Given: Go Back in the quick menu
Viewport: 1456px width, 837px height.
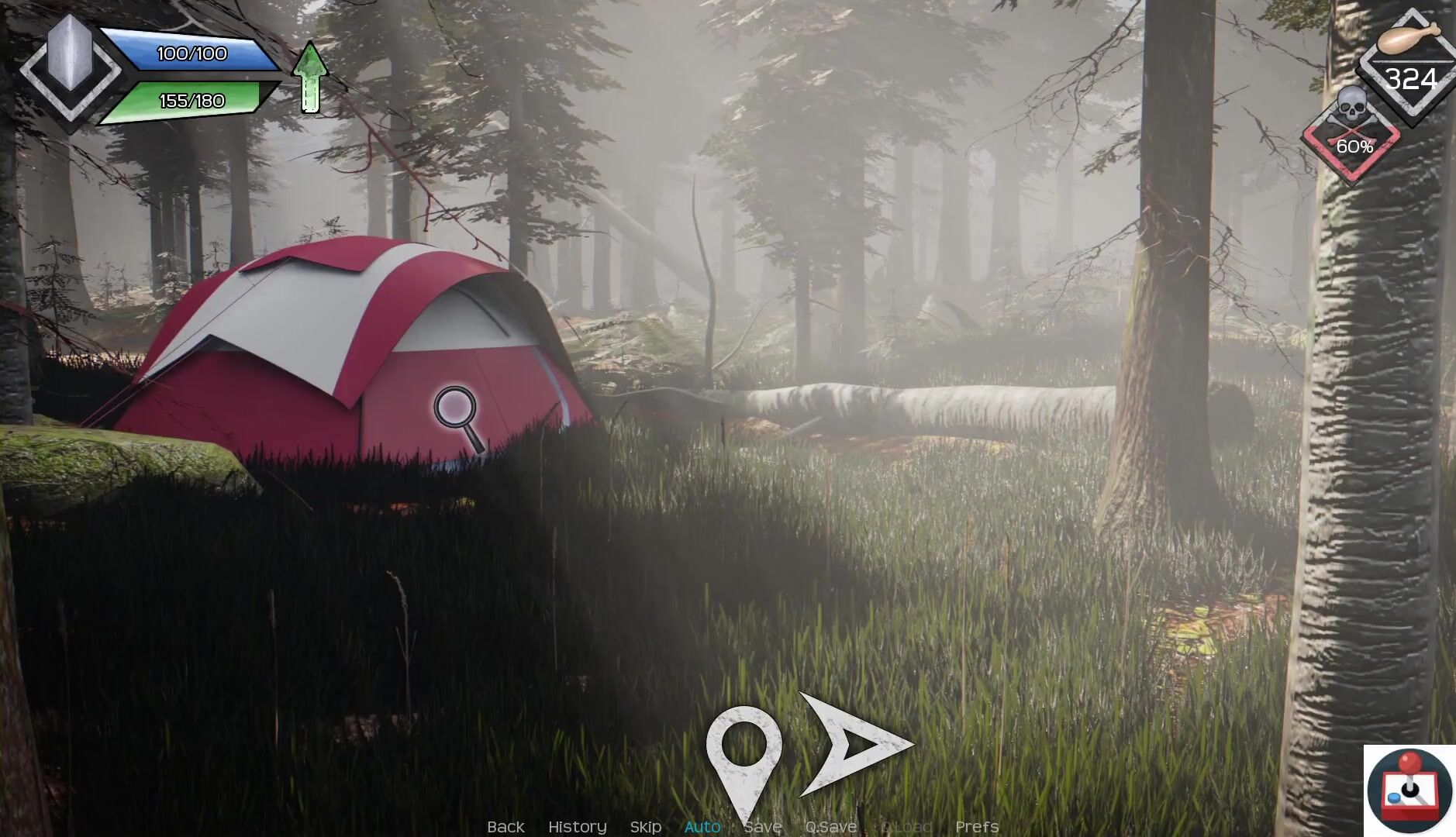Looking at the screenshot, I should (x=505, y=827).
